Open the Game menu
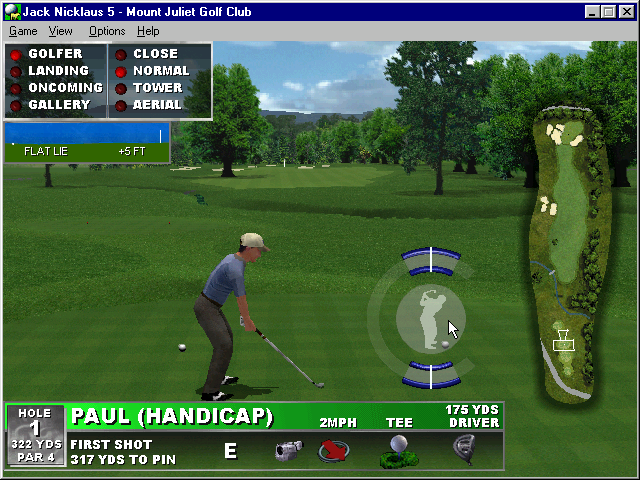The image size is (640, 480). 23,31
